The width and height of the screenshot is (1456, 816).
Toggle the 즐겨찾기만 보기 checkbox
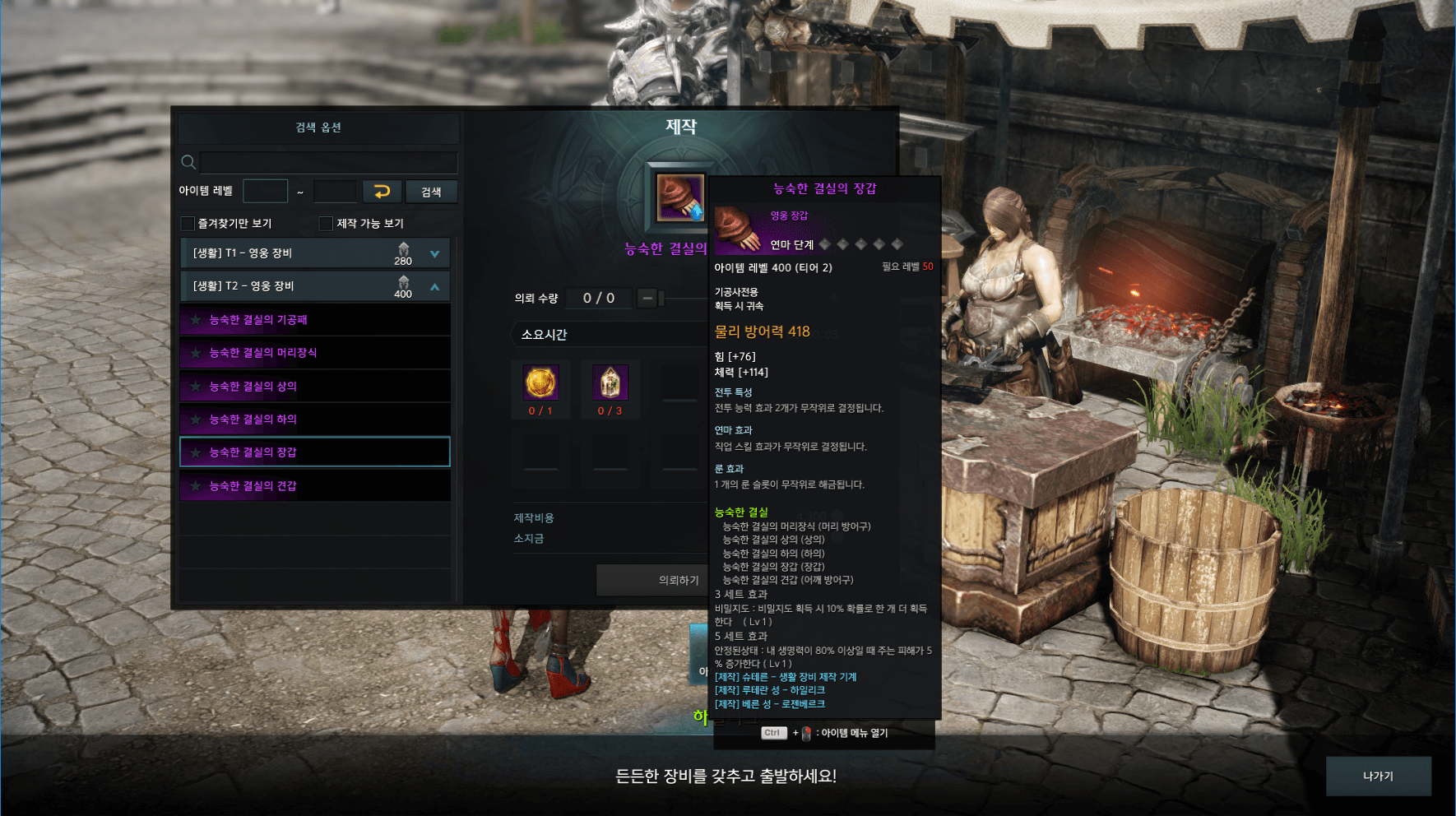(x=188, y=224)
